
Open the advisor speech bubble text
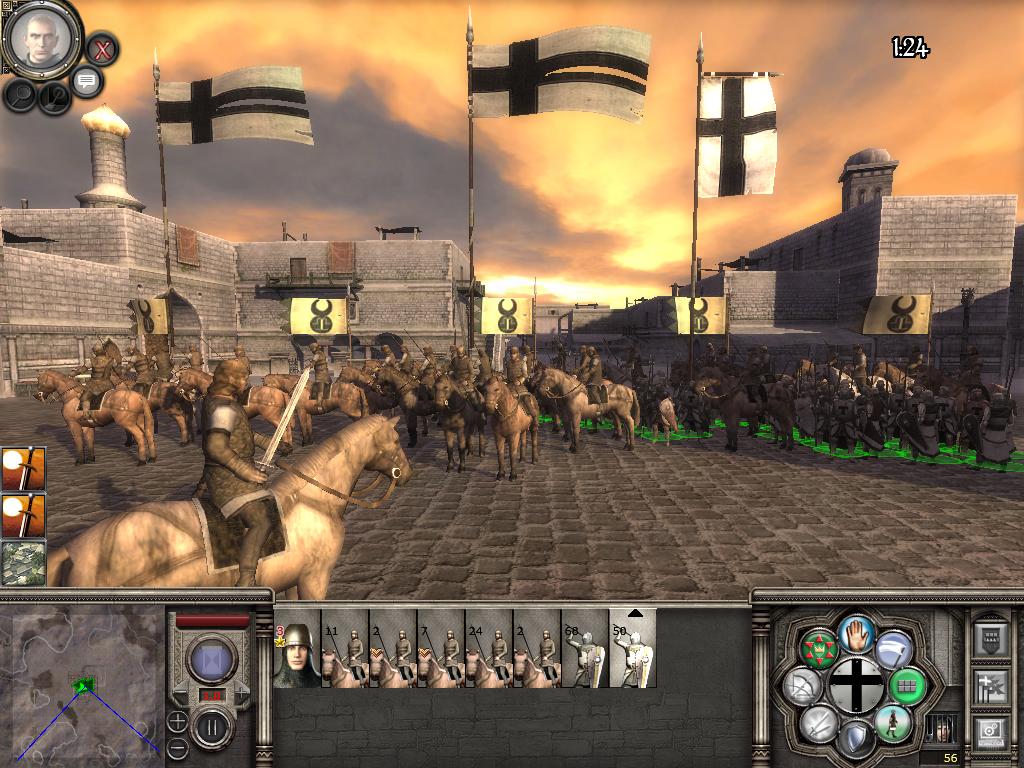point(87,81)
